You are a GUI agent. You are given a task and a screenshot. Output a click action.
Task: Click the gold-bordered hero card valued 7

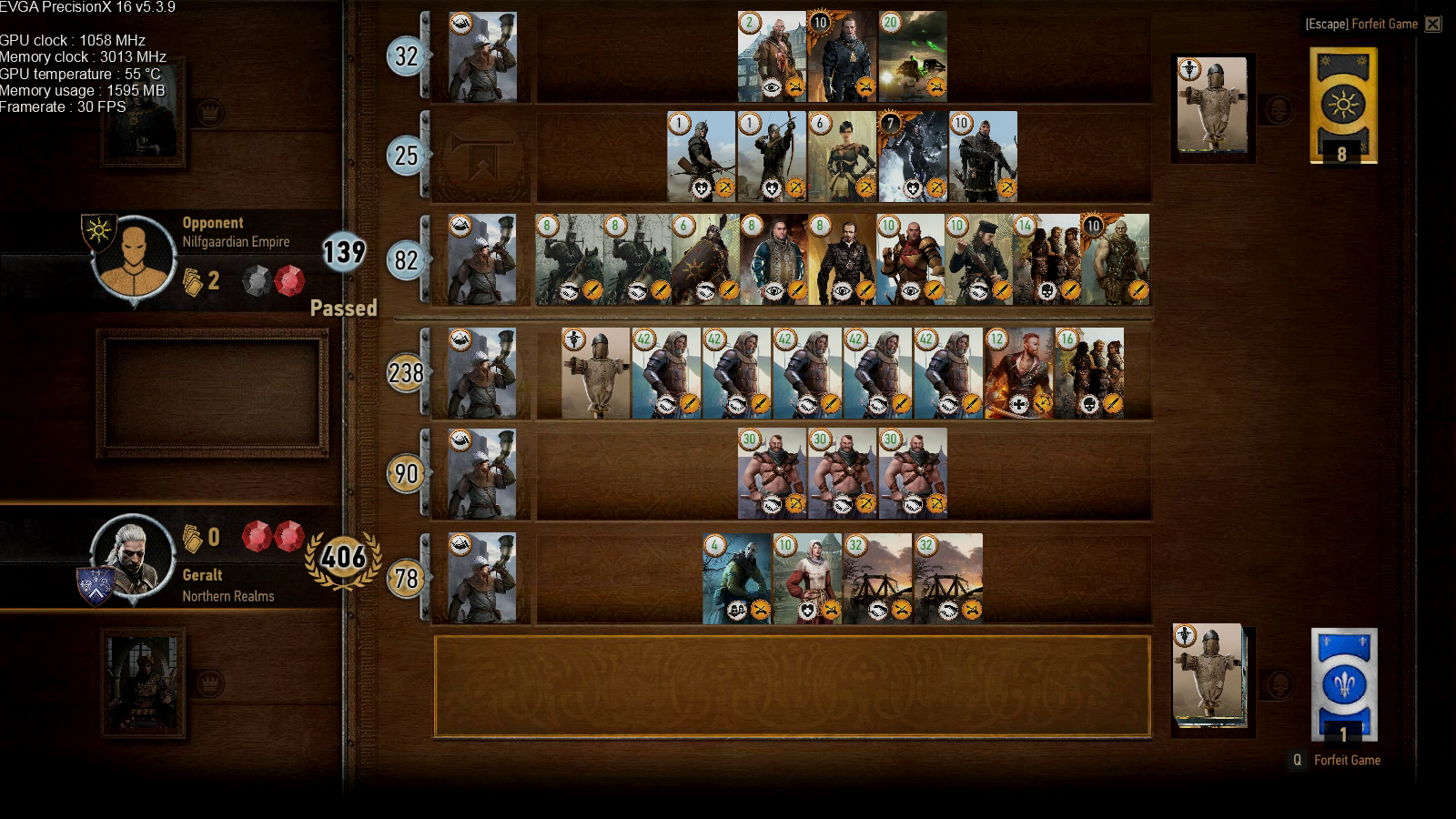pyautogui.click(x=914, y=153)
